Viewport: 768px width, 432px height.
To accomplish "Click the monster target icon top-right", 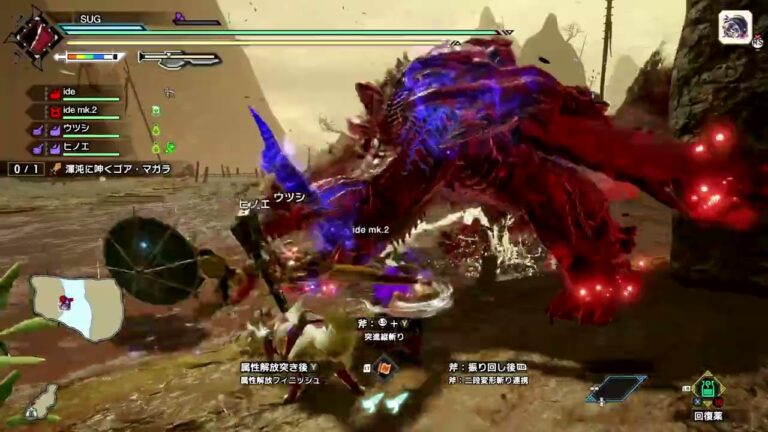I will (x=735, y=27).
